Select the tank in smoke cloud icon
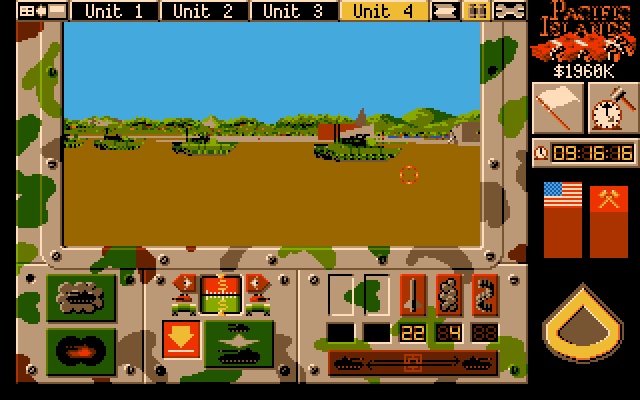This screenshot has height=400, width=640. (x=81, y=298)
